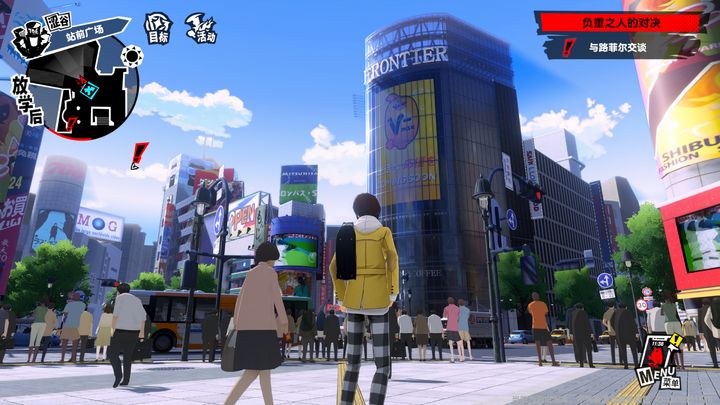Track the objective 与路菲尔交谈
Screen dimensions: 720x405
click(620, 47)
